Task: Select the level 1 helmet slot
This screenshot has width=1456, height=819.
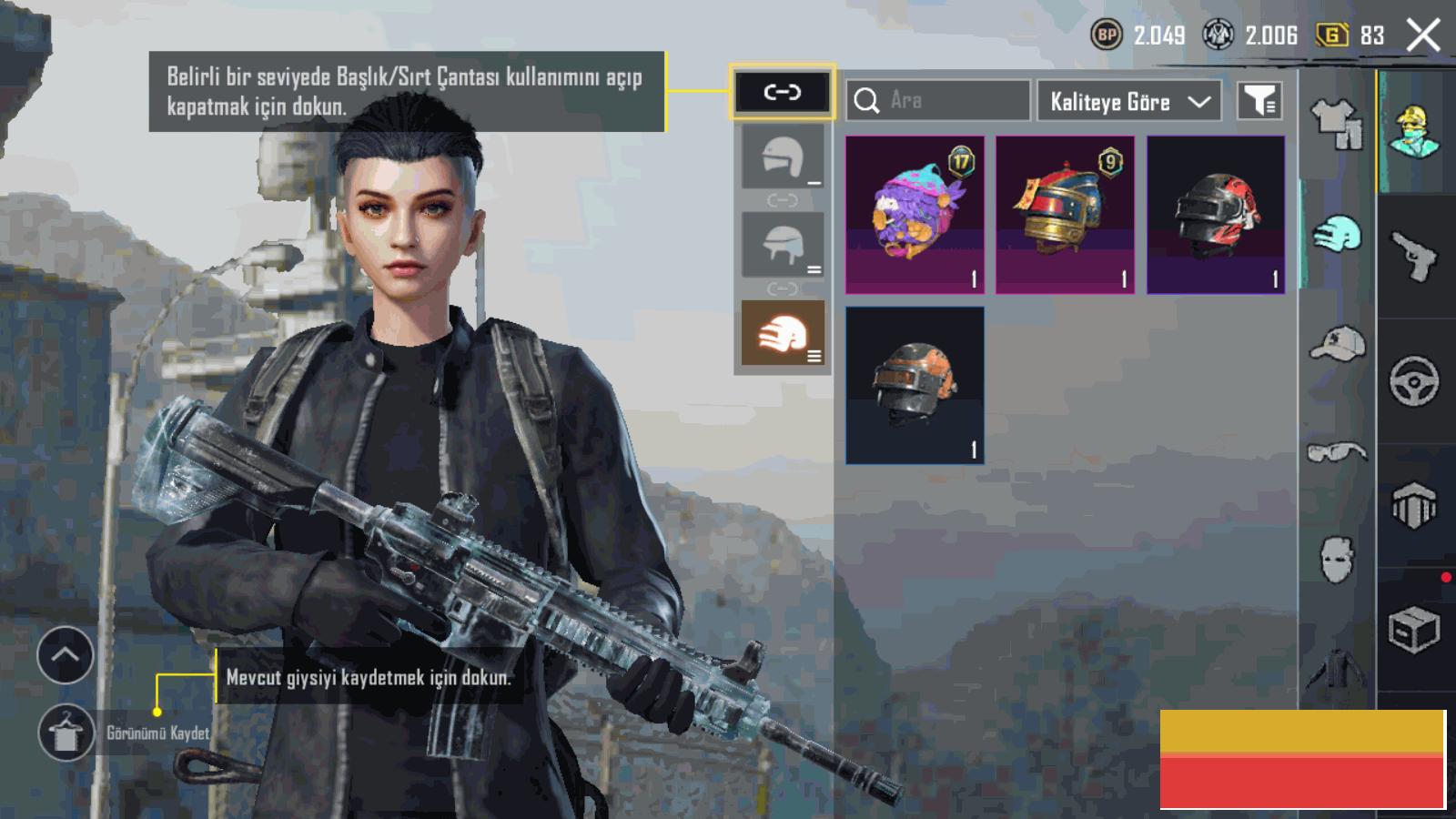Action: 783,157
